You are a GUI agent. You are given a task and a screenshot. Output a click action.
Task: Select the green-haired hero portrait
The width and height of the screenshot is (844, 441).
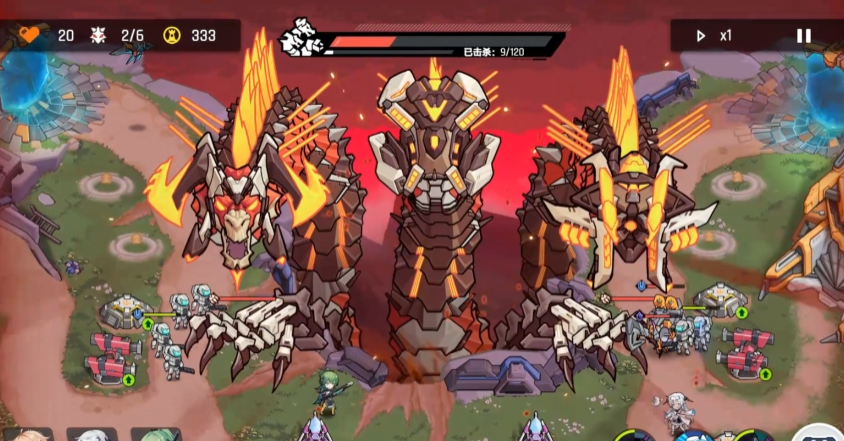pos(157,435)
